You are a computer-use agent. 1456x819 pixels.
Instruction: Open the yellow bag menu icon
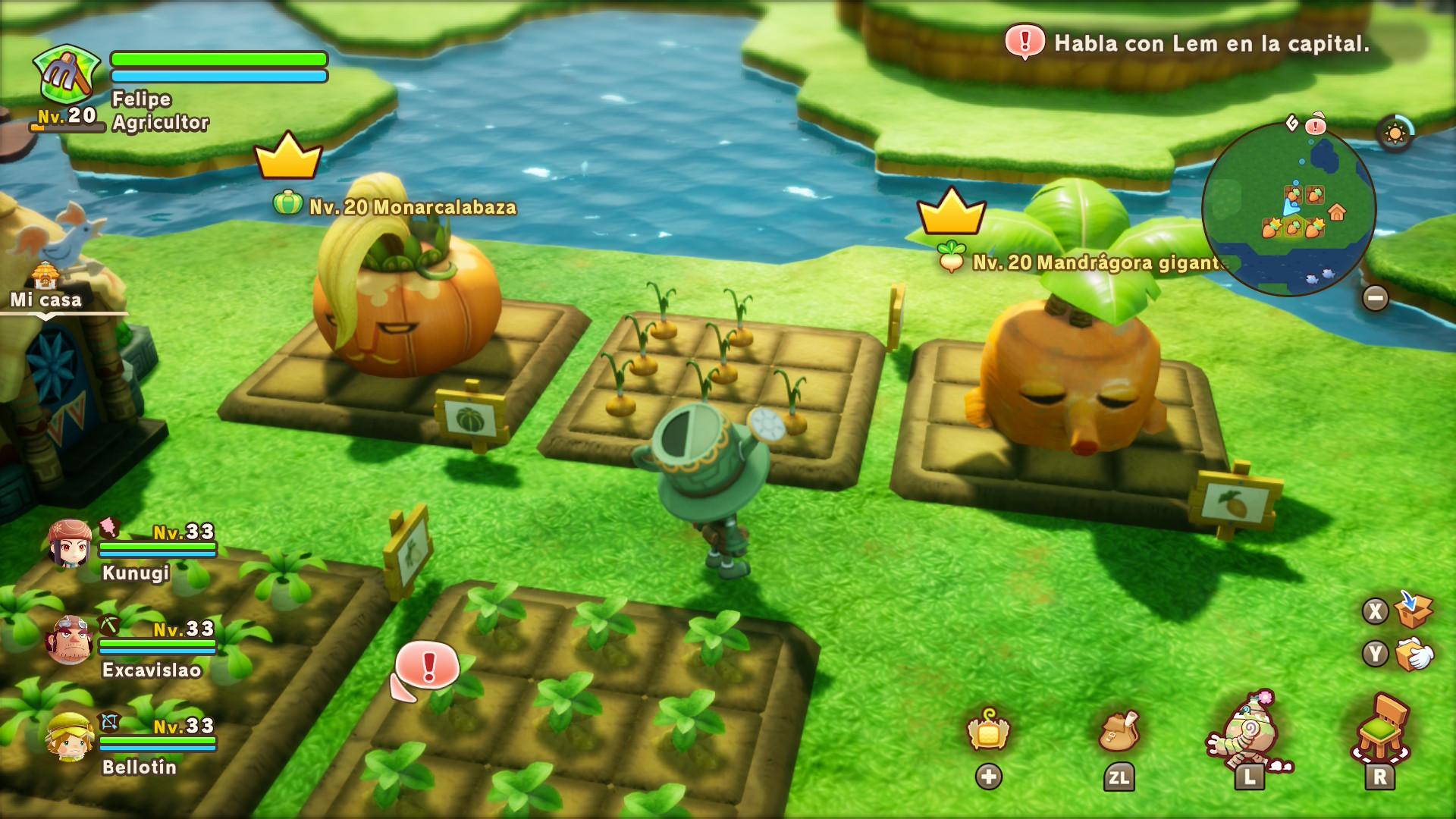pos(988,730)
